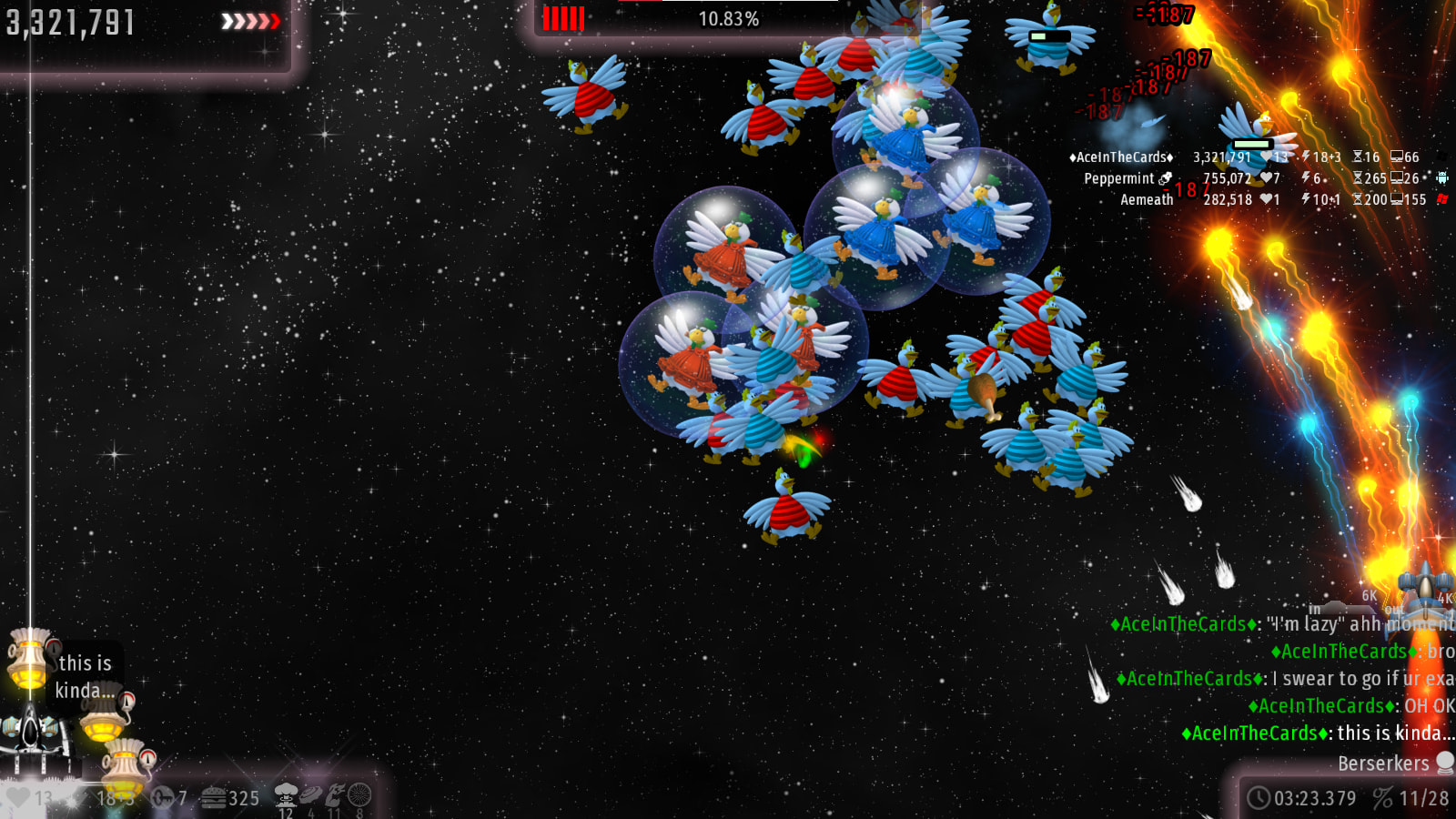Image resolution: width=1456 pixels, height=819 pixels.
Task: Select the round citrus-slice special weapon icon
Action: pos(359,794)
